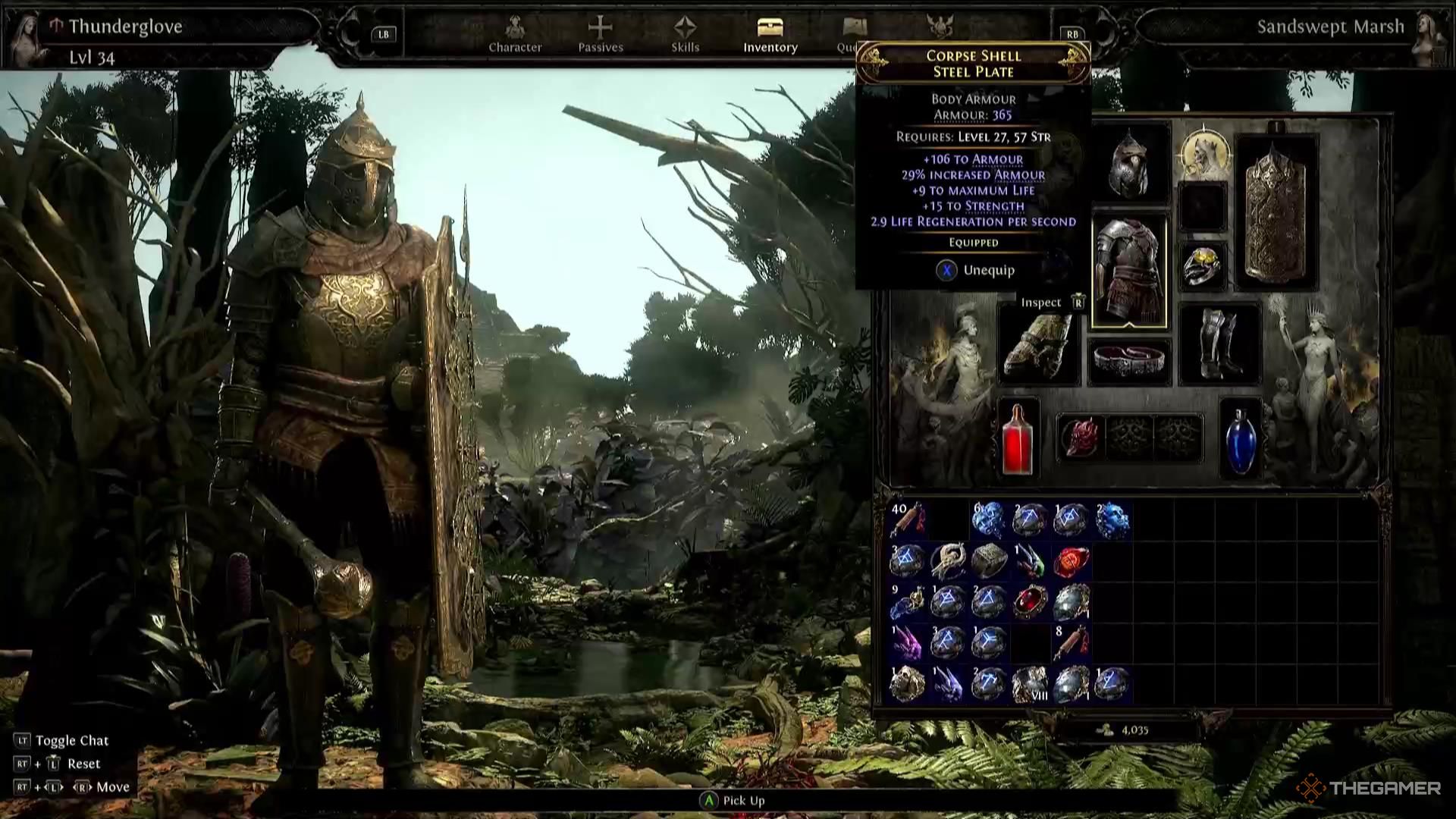The height and width of the screenshot is (819, 1456).
Task: Select the equipped gold-gem ring slot
Action: point(1203,266)
